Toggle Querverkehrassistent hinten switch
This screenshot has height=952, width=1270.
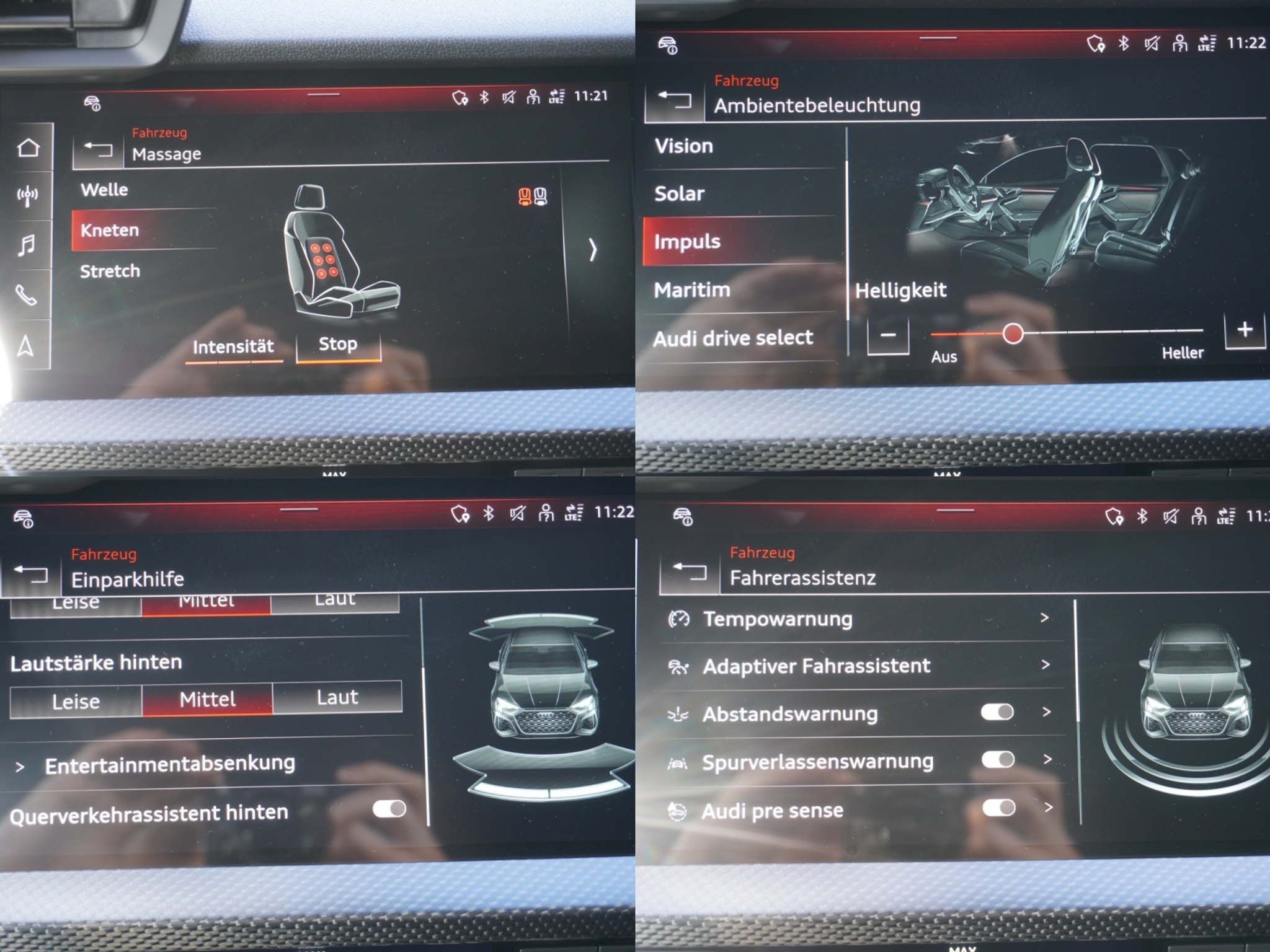[389, 809]
